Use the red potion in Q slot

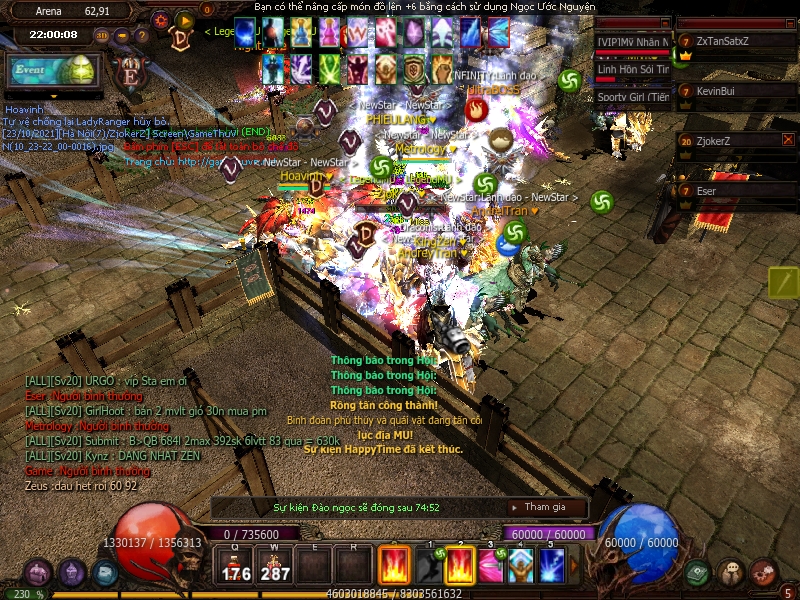[x=236, y=566]
